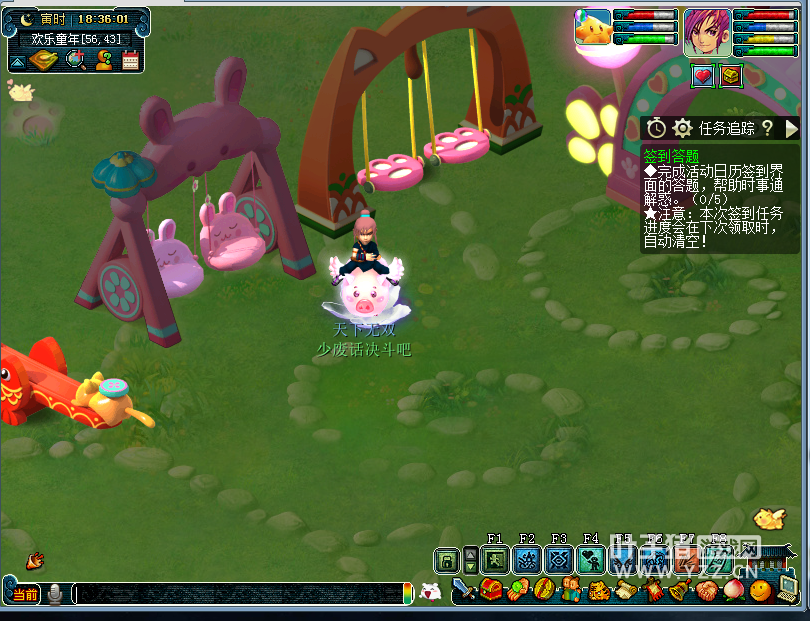Activate the F1 skill slot

coord(495,560)
